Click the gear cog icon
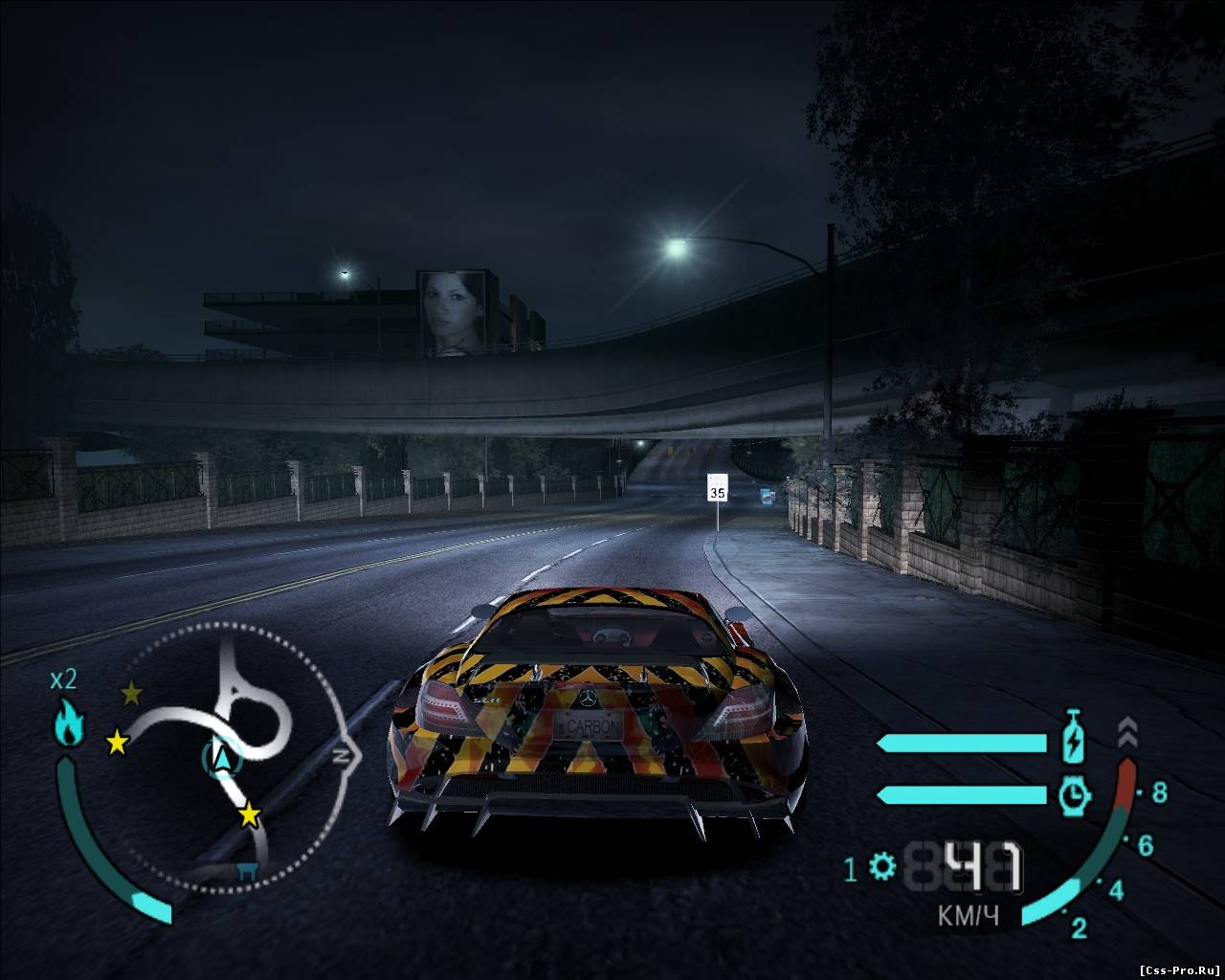The height and width of the screenshot is (980, 1225). coord(882,869)
